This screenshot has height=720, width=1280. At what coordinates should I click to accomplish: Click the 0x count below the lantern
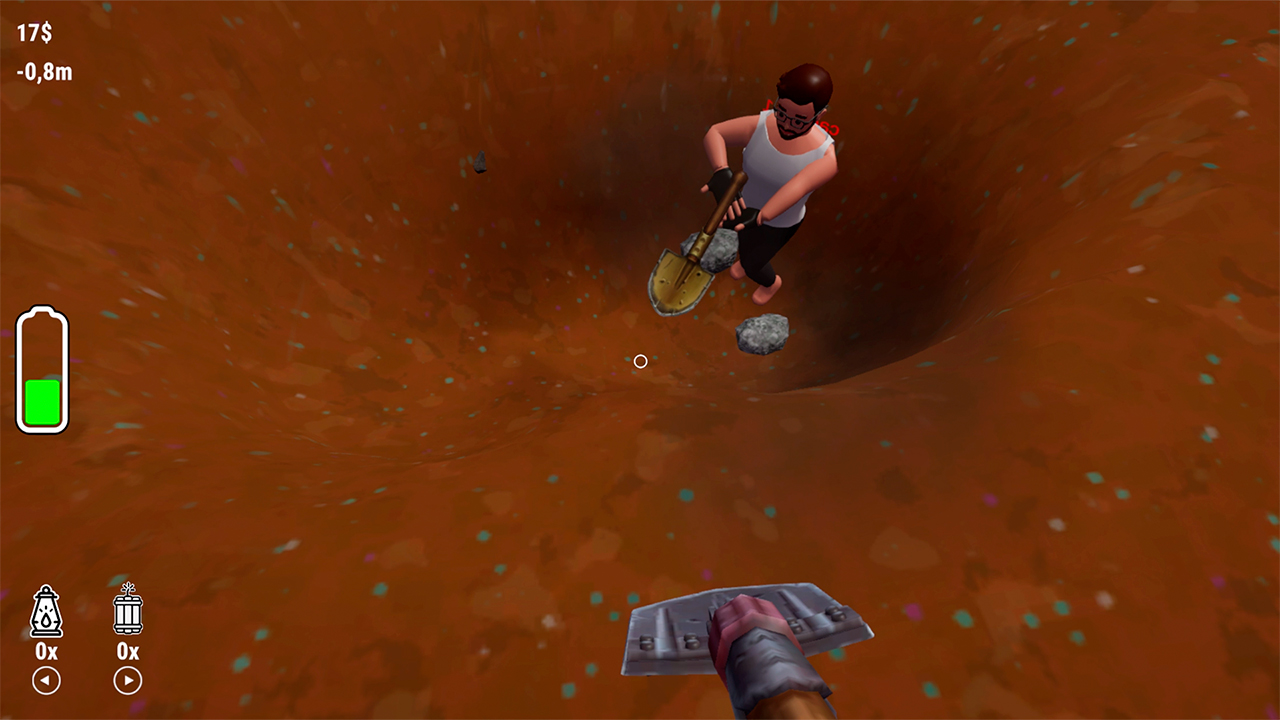pyautogui.click(x=45, y=650)
